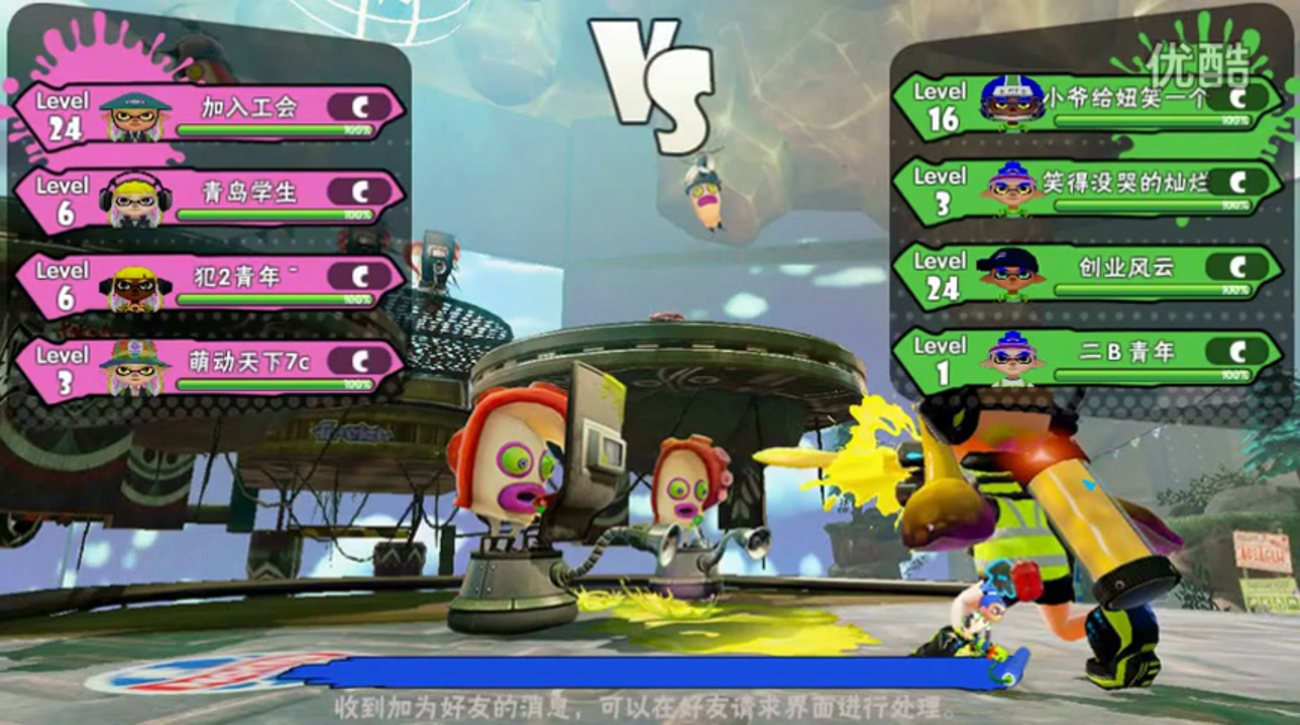
Task: Pick the 萌动天下7c player entry
Action: click(x=210, y=369)
